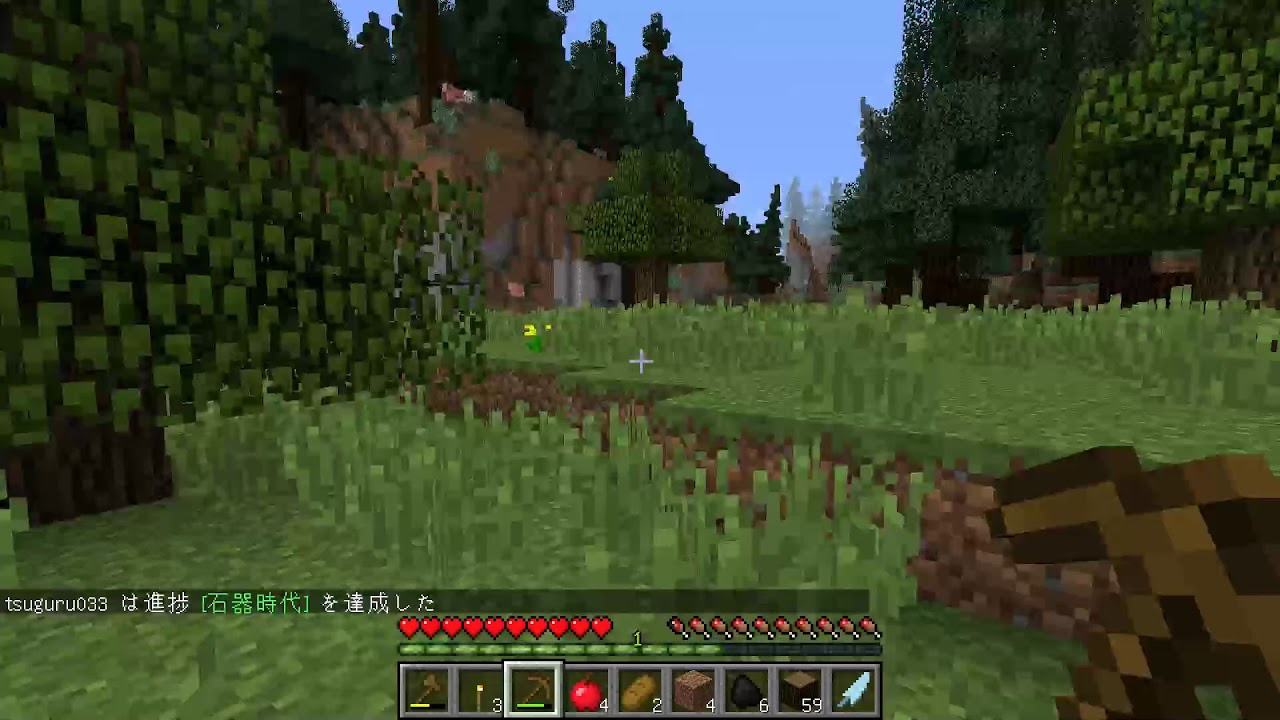1280x720 pixels.
Task: Click the rightmost drumstick in the hunger bar
Action: (869, 626)
